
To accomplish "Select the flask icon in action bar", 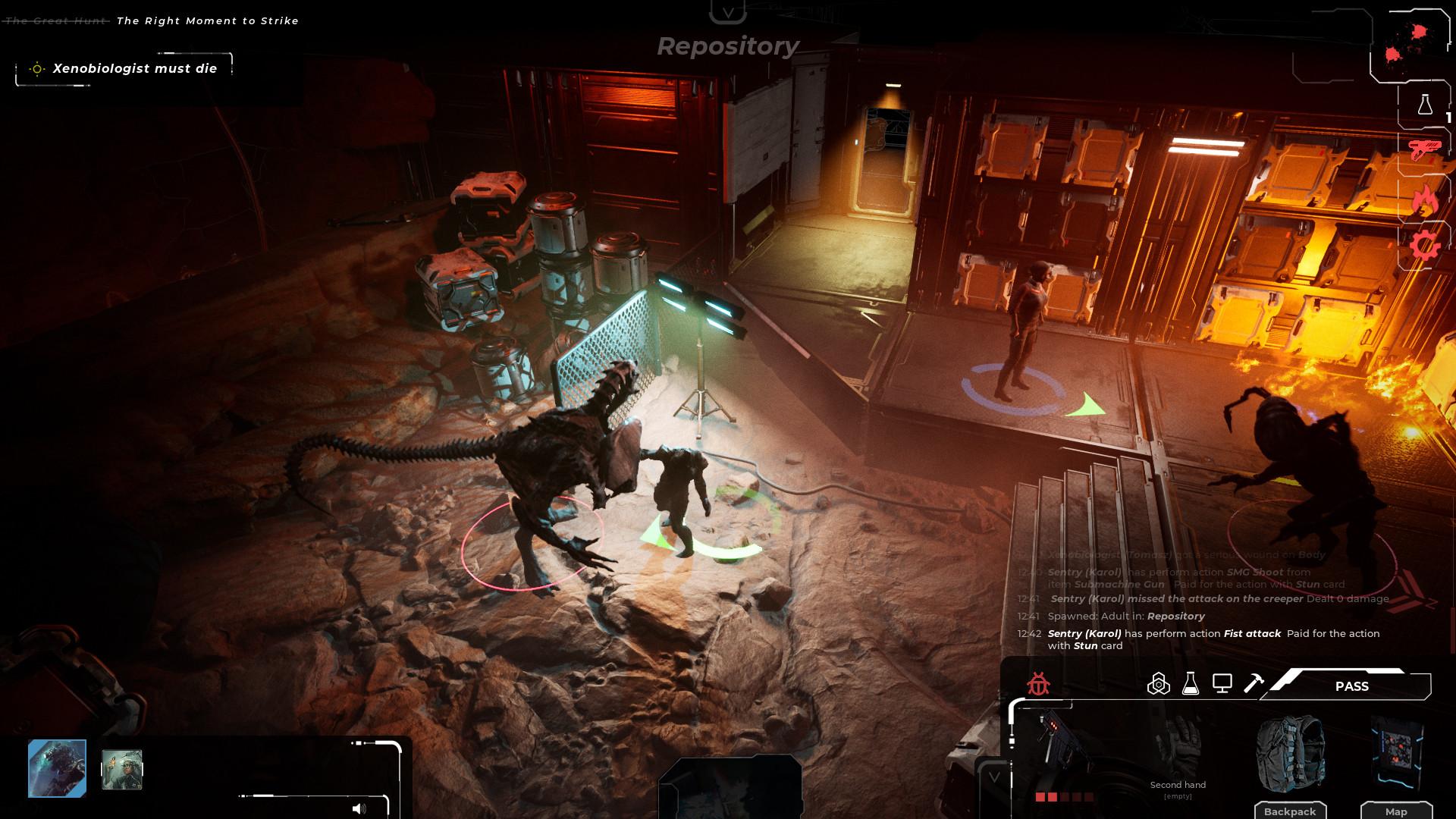I will 1191,684.
